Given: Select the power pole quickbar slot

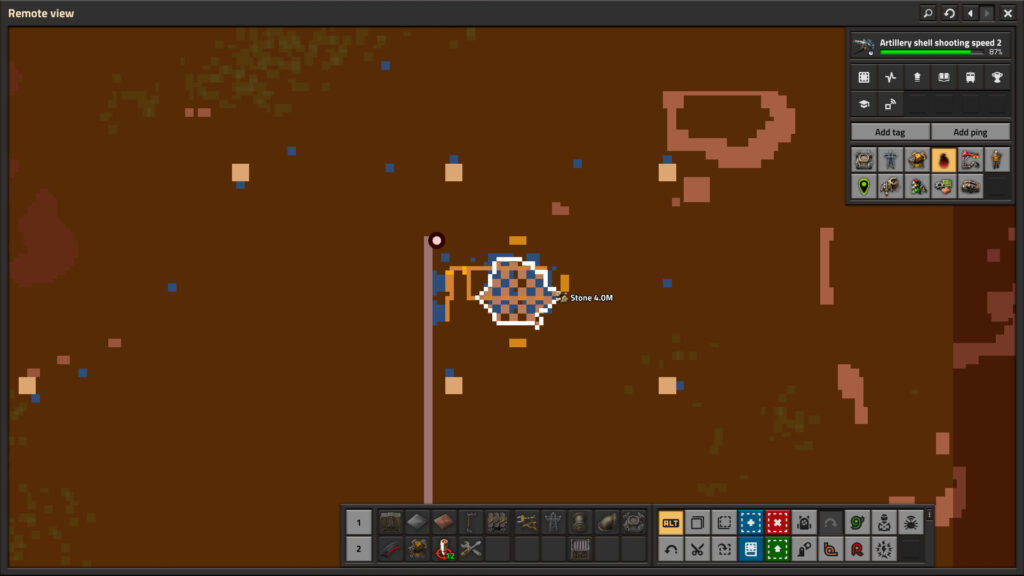Looking at the screenshot, I should tap(552, 522).
